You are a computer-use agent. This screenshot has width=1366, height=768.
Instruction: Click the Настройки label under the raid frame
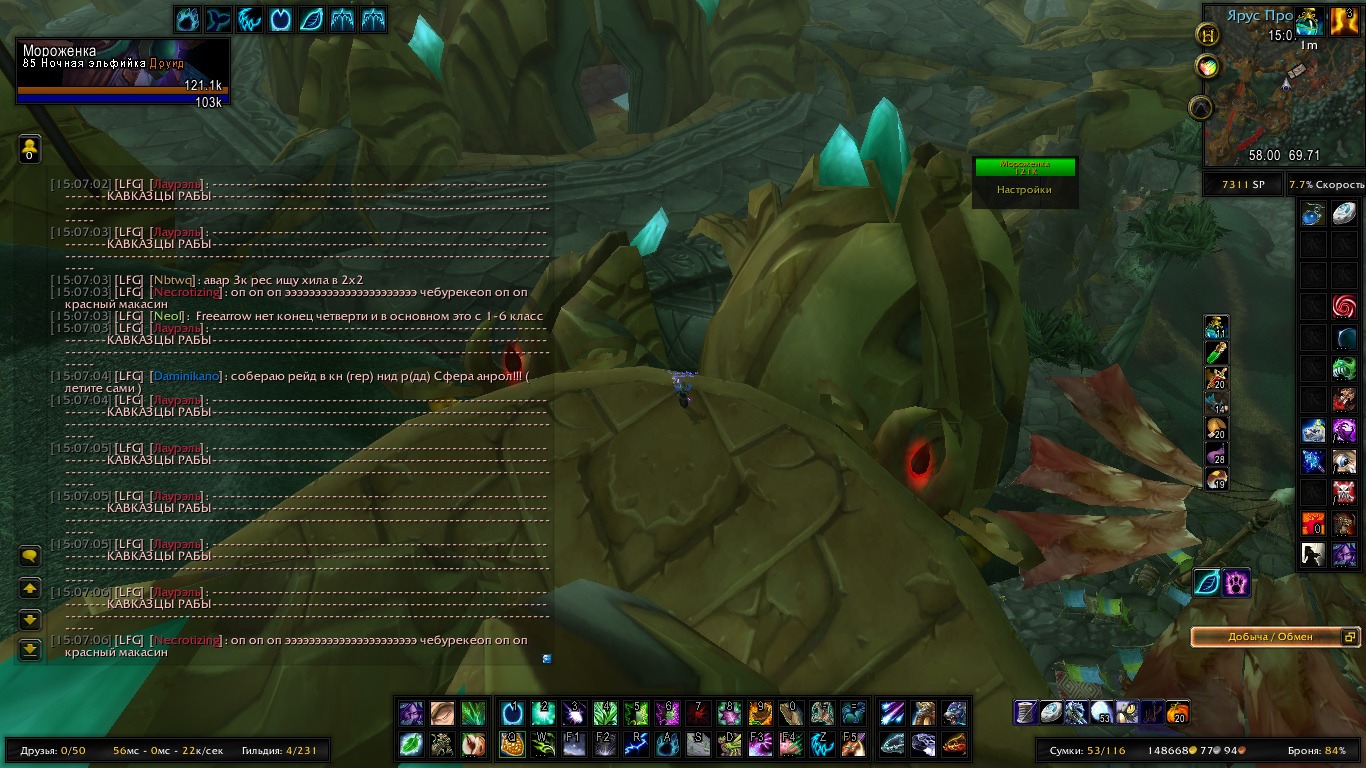click(1024, 190)
